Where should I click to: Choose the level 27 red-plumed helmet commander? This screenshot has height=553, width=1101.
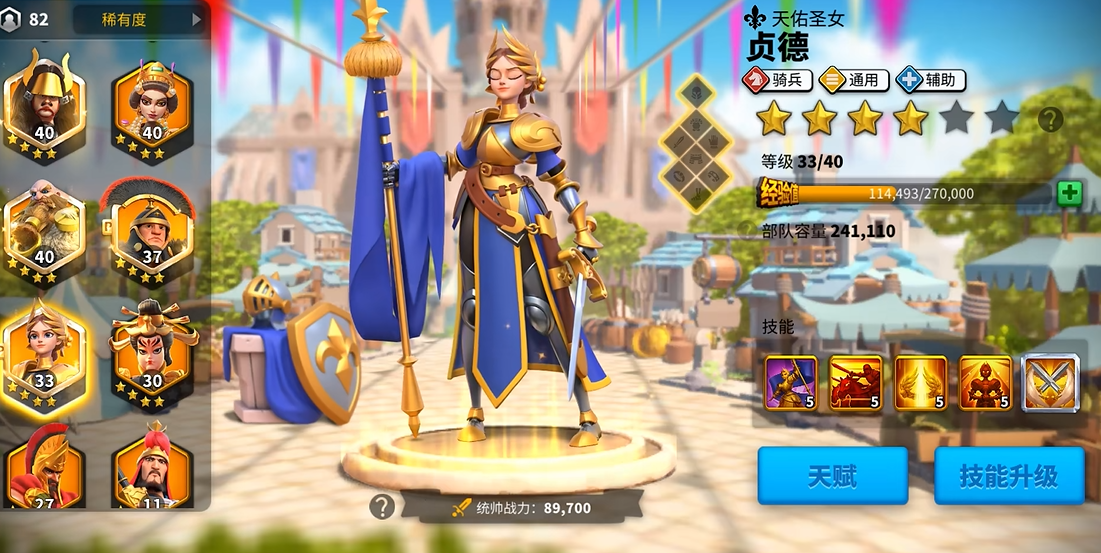coord(44,472)
